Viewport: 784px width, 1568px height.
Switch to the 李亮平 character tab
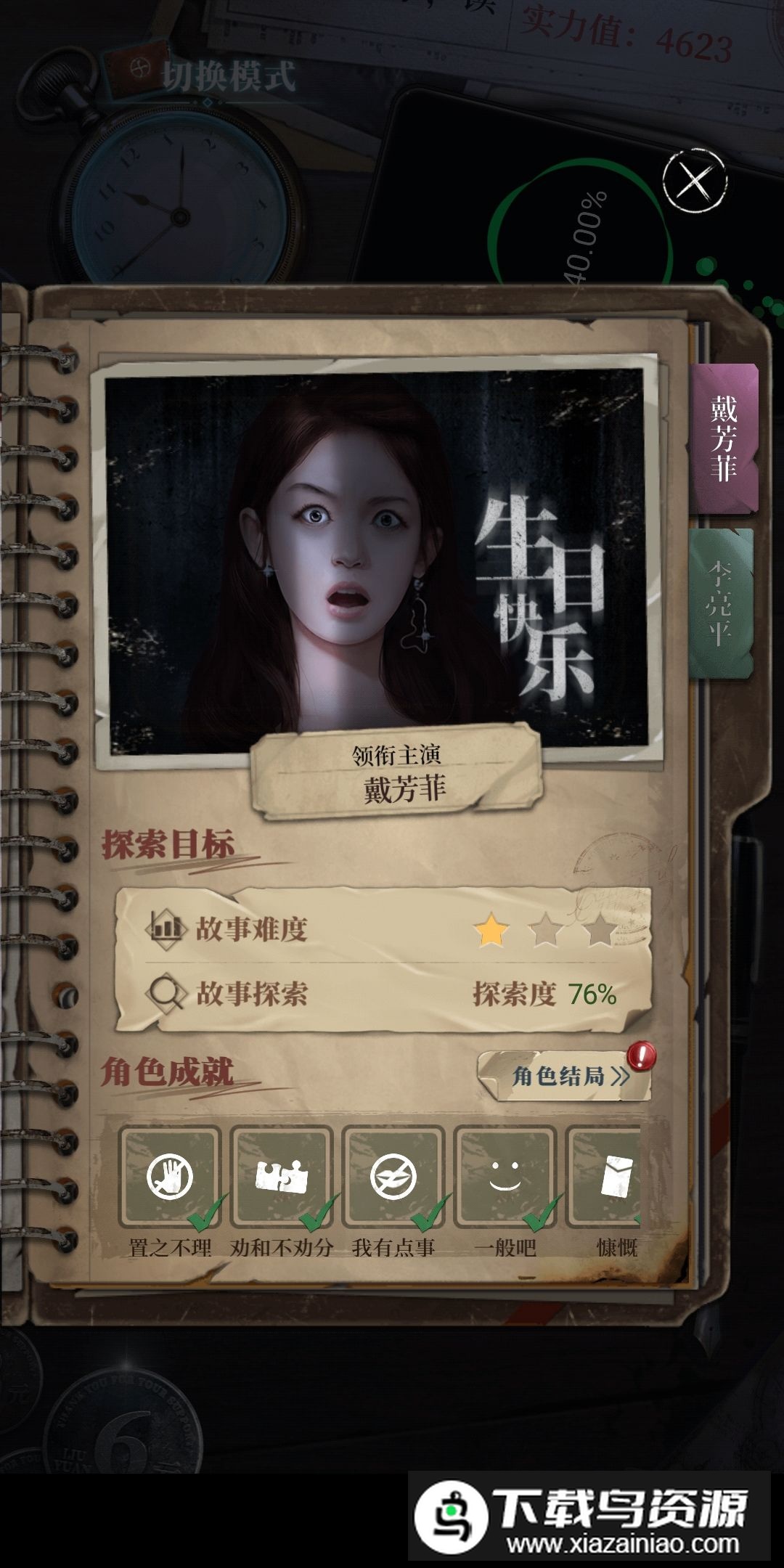[x=720, y=603]
